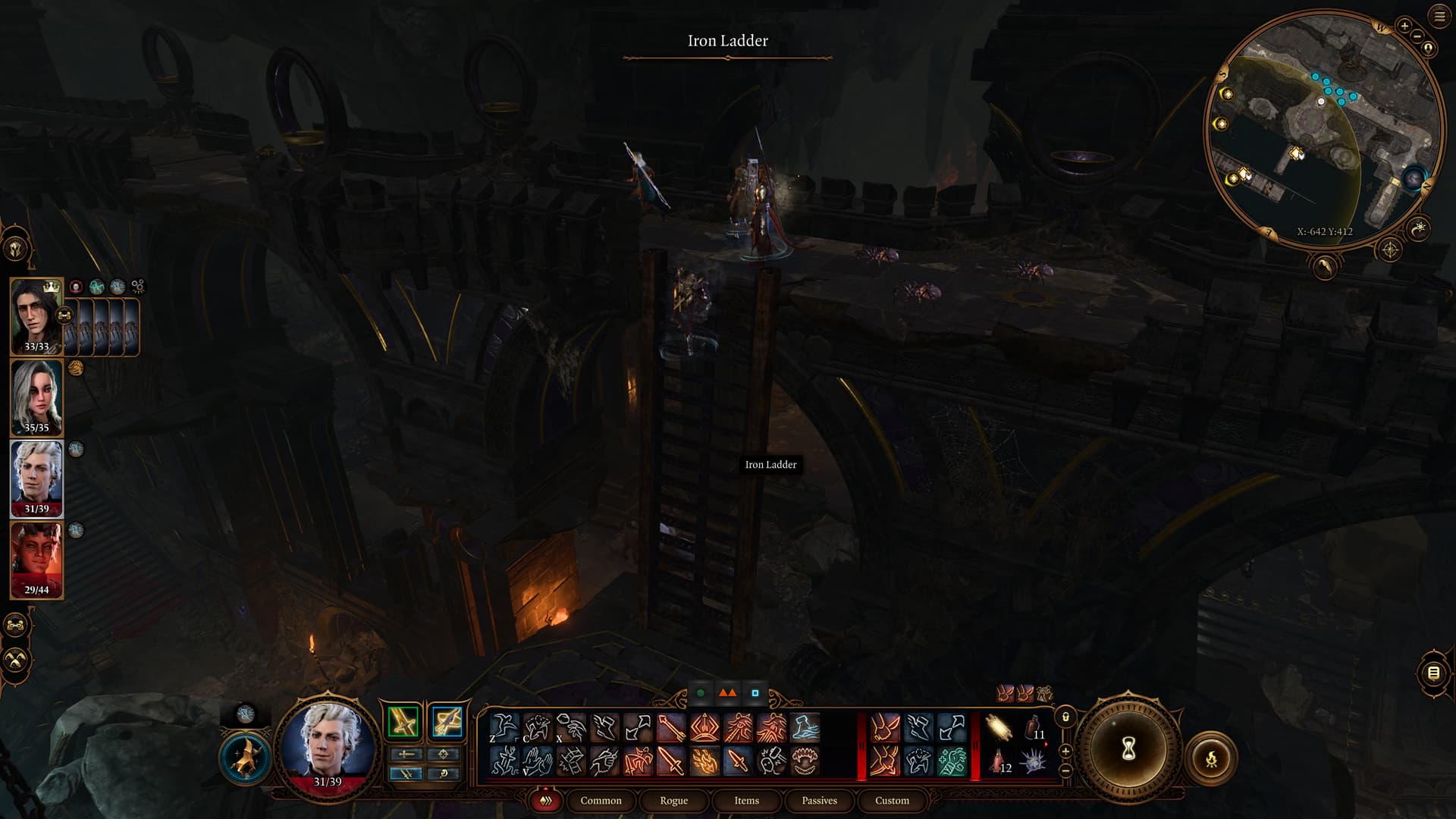Click the hourglass end turn button

[1128, 749]
